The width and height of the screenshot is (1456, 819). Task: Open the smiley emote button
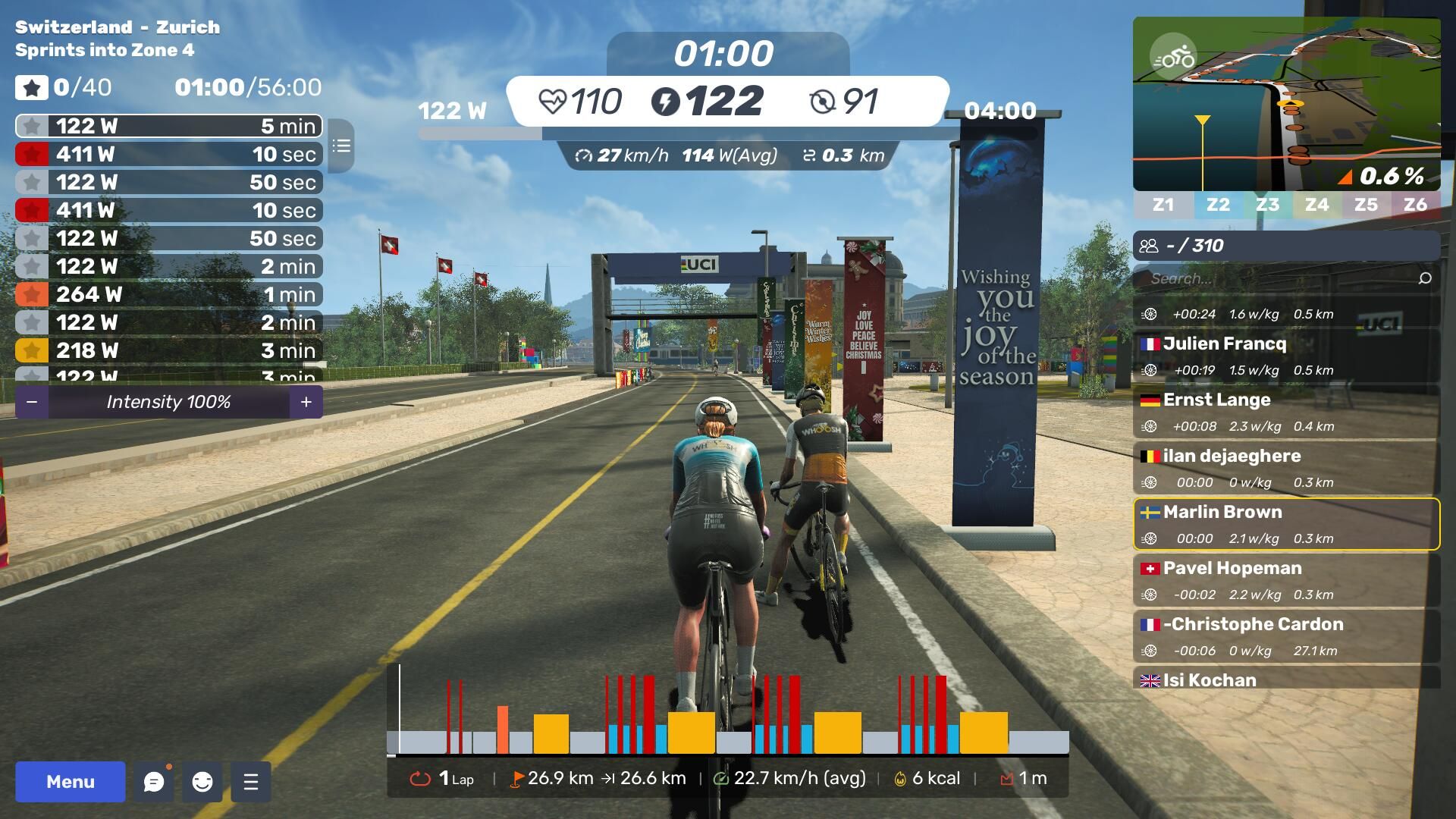pos(202,782)
